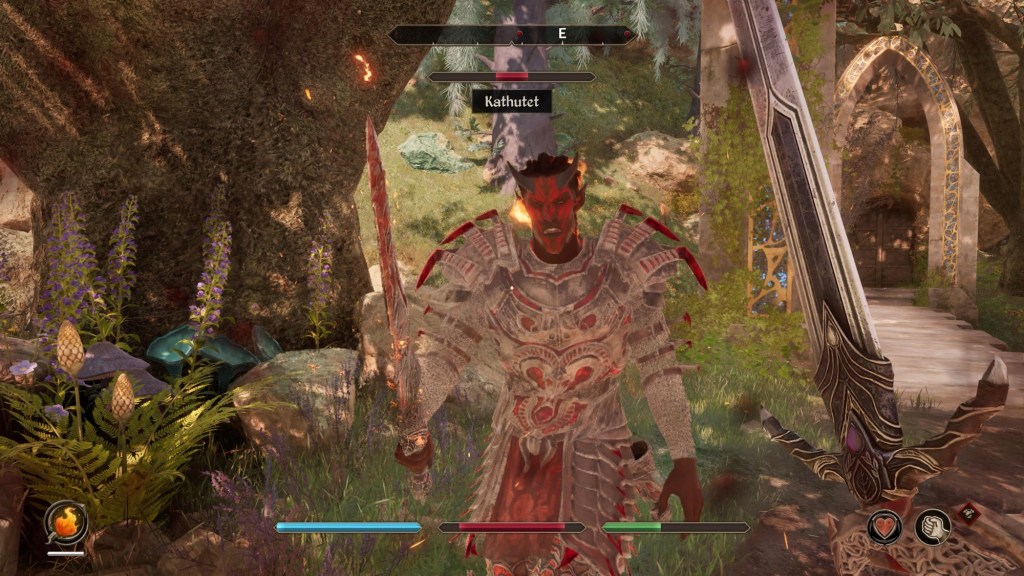Select the equipped flame spell icon
Image resolution: width=1024 pixels, height=576 pixels.
[66, 522]
